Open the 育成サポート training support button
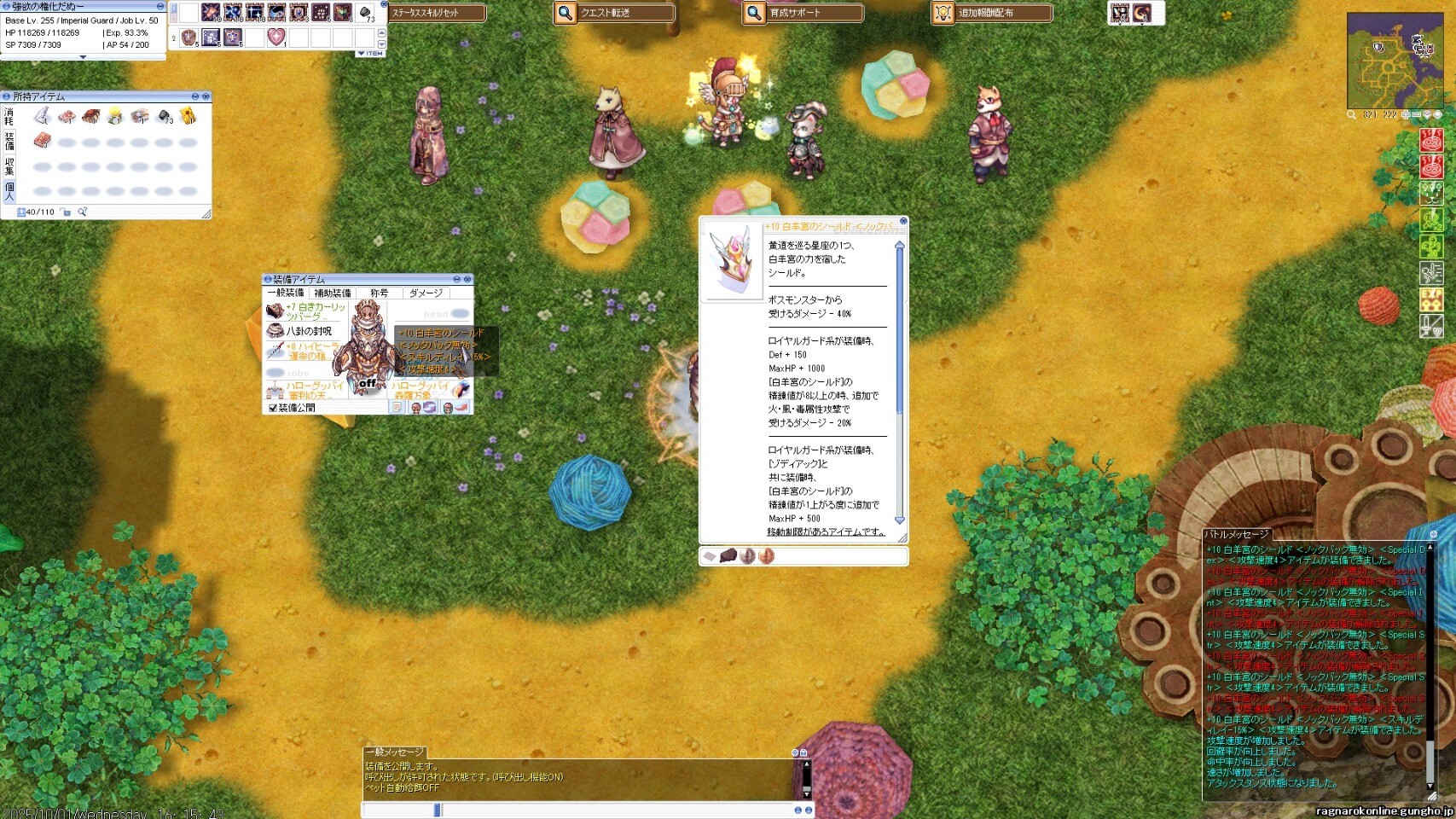Screen dimensions: 1456x819 coord(803,13)
